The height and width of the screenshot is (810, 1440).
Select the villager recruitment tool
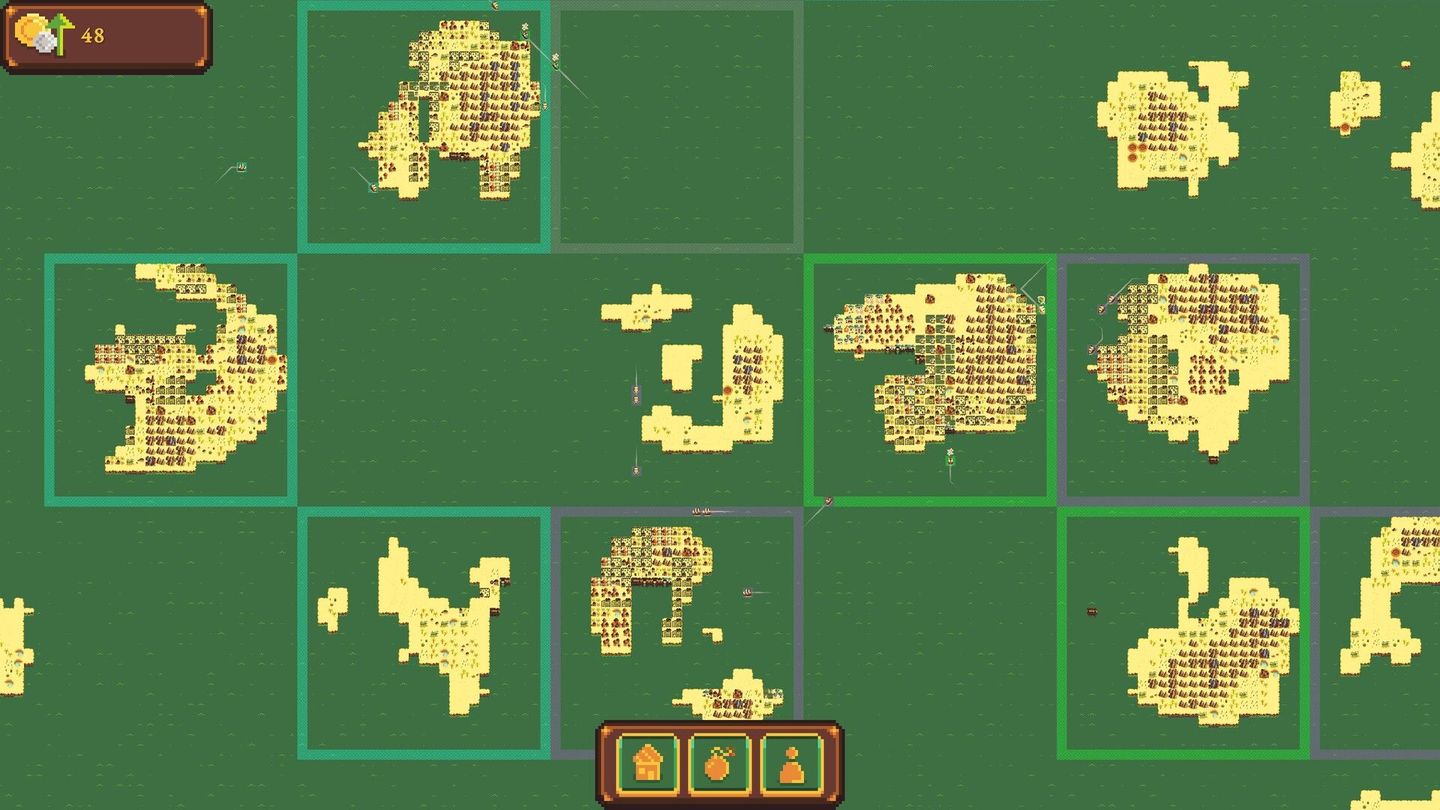click(790, 764)
